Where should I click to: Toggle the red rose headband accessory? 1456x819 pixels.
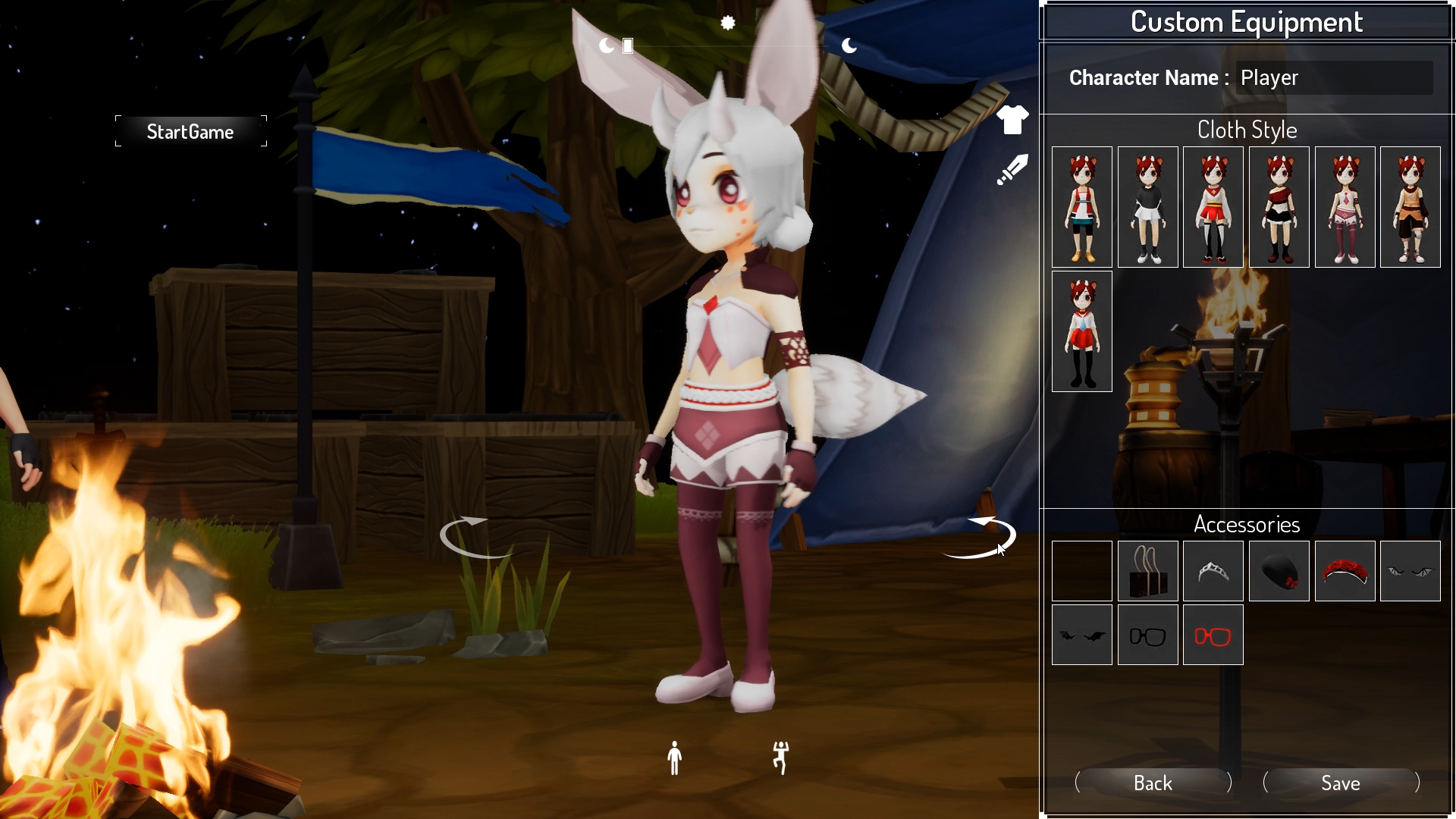tap(1345, 570)
